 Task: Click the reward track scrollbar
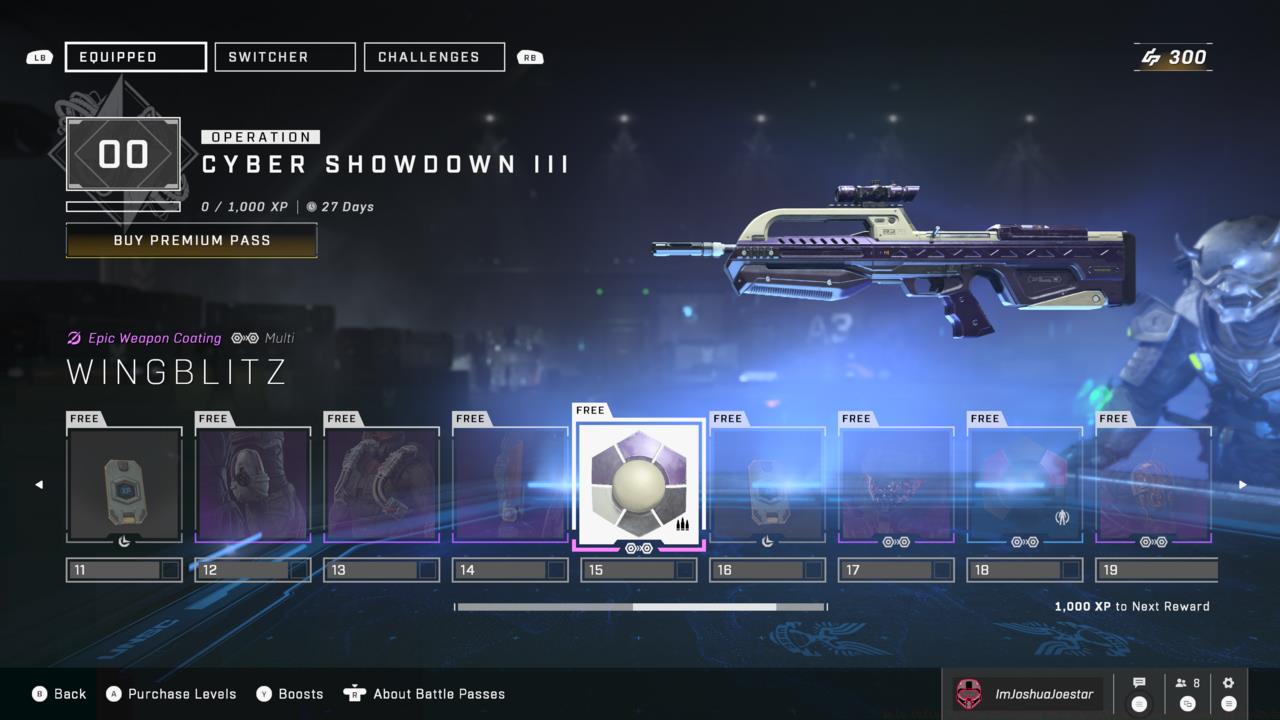[640, 607]
